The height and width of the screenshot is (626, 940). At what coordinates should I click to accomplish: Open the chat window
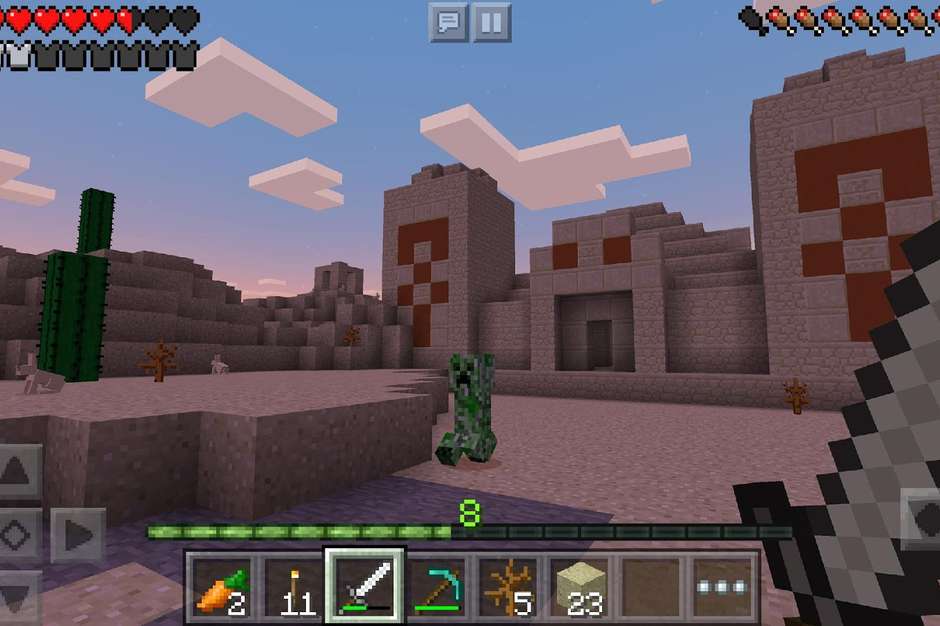(x=449, y=22)
